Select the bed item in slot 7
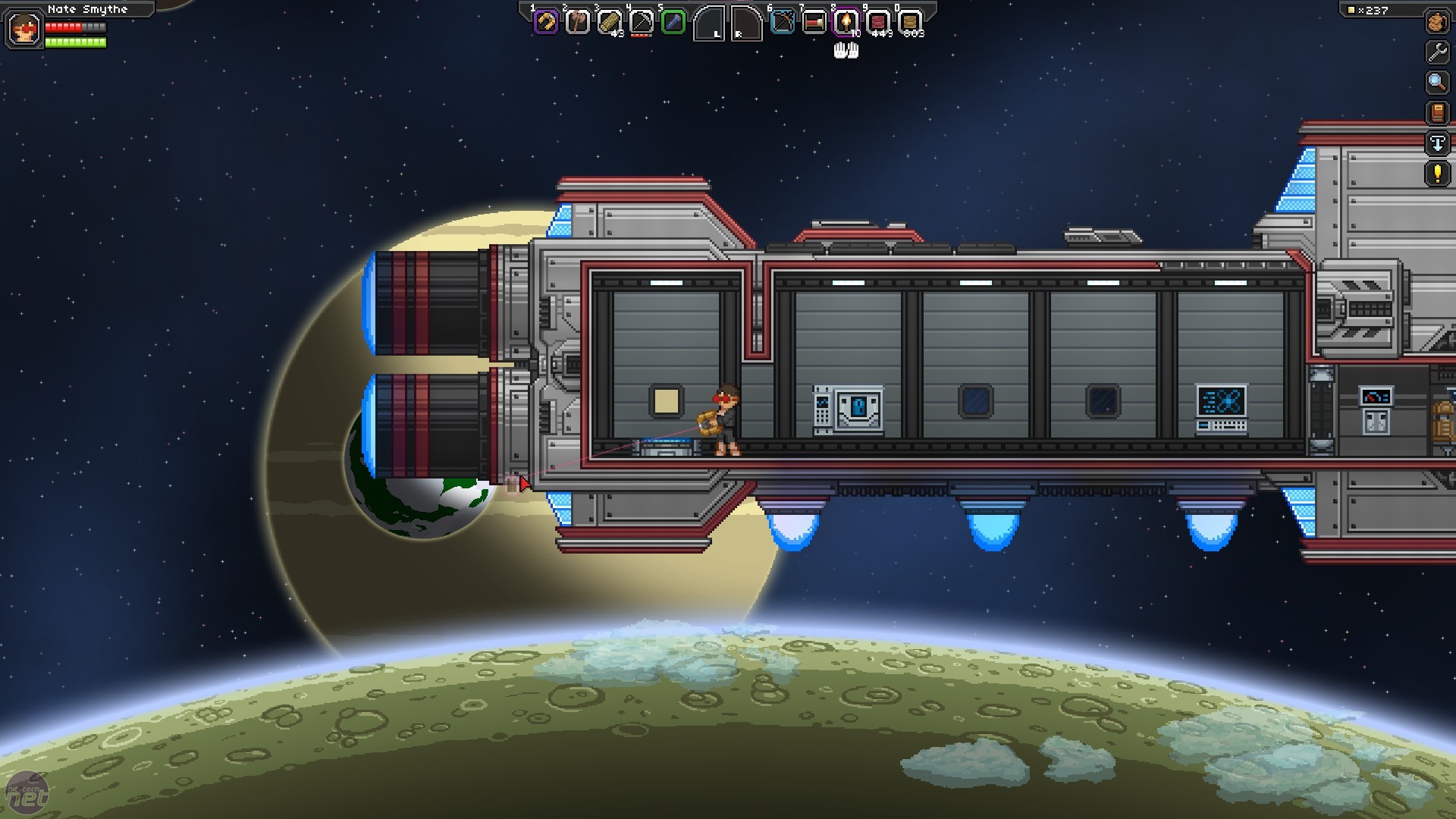1456x819 pixels. point(814,22)
